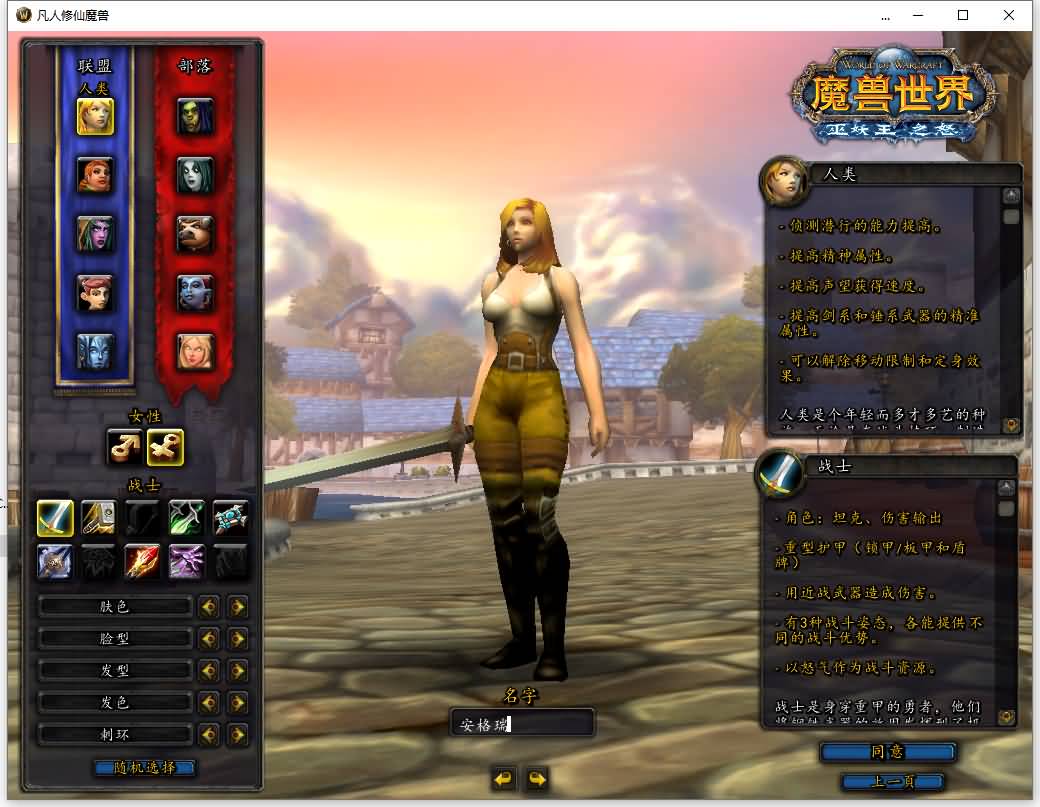Image resolution: width=1040 pixels, height=807 pixels.
Task: Go back with 上一页 button
Action: click(892, 782)
